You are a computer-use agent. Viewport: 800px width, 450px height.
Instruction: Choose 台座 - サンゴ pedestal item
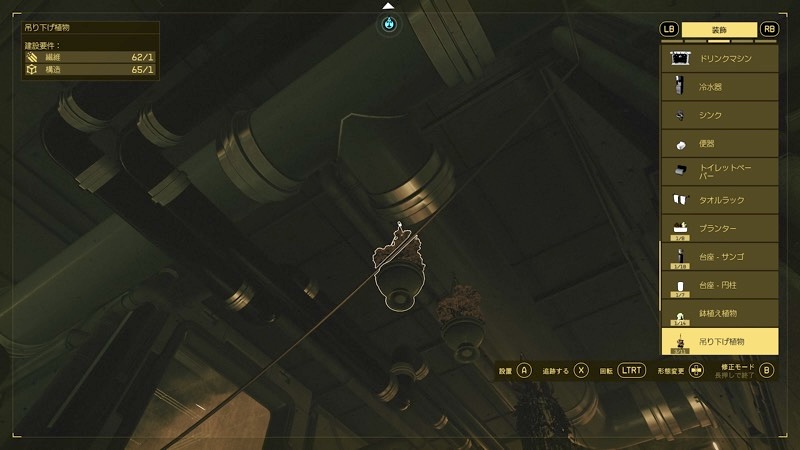719,257
